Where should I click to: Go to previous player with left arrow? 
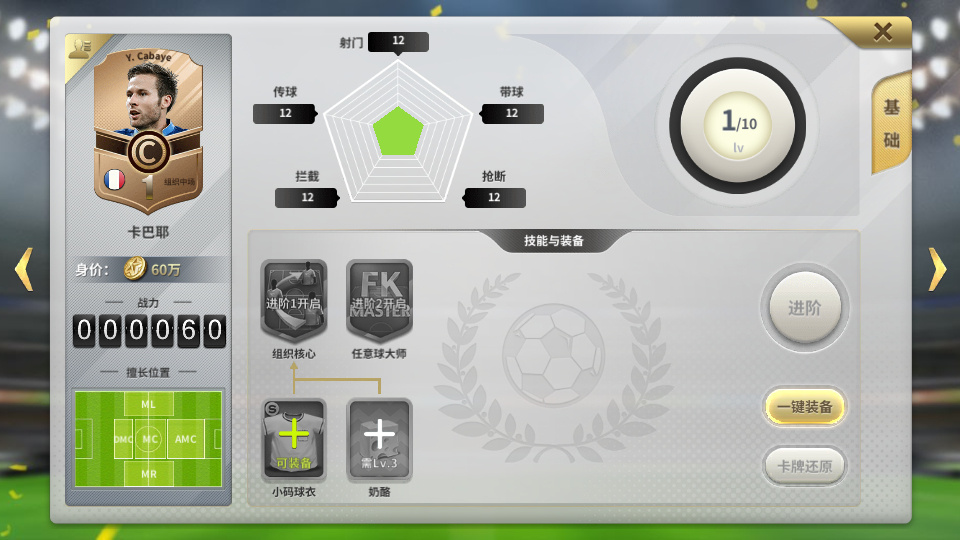[23, 269]
